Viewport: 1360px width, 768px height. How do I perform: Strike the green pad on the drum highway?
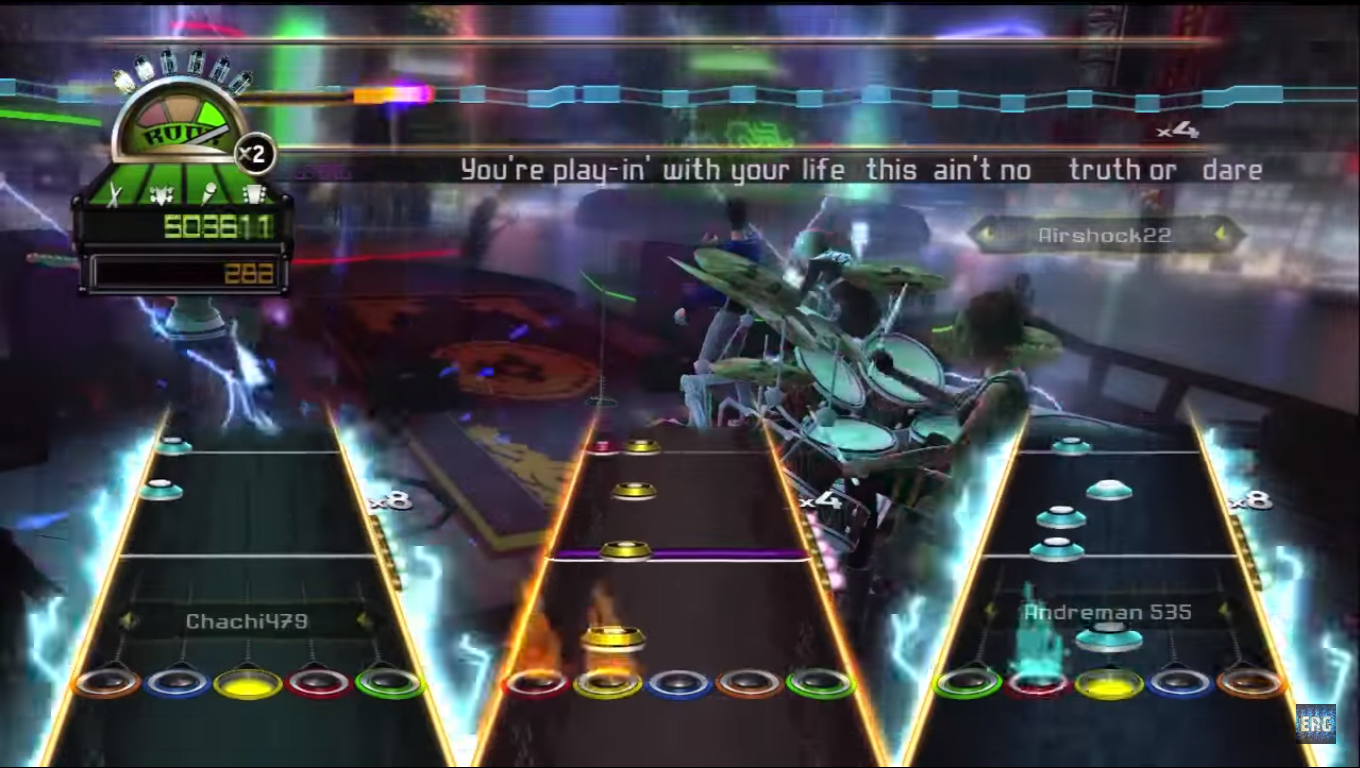[x=820, y=684]
